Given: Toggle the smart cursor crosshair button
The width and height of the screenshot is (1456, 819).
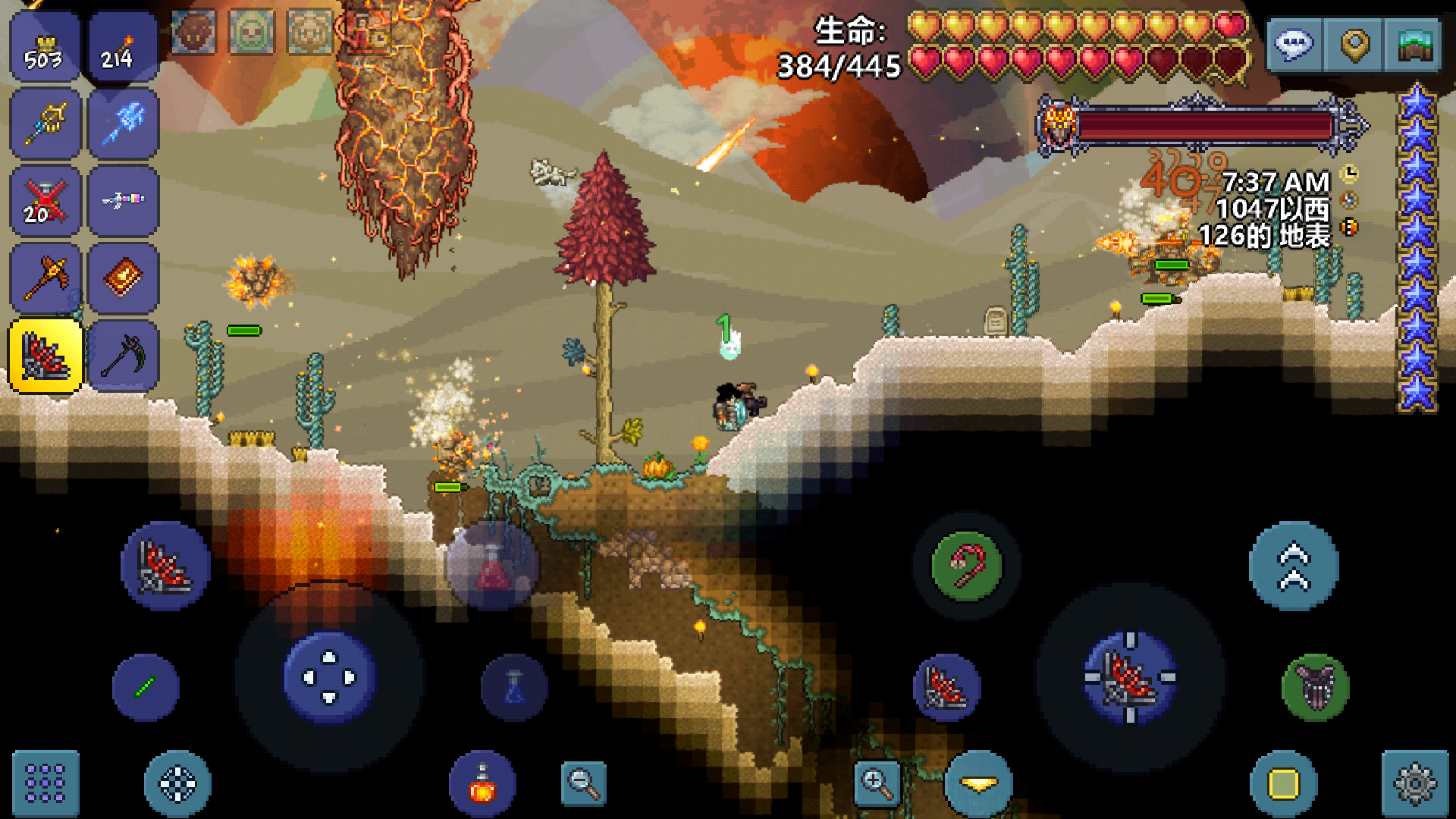Looking at the screenshot, I should tap(177, 783).
